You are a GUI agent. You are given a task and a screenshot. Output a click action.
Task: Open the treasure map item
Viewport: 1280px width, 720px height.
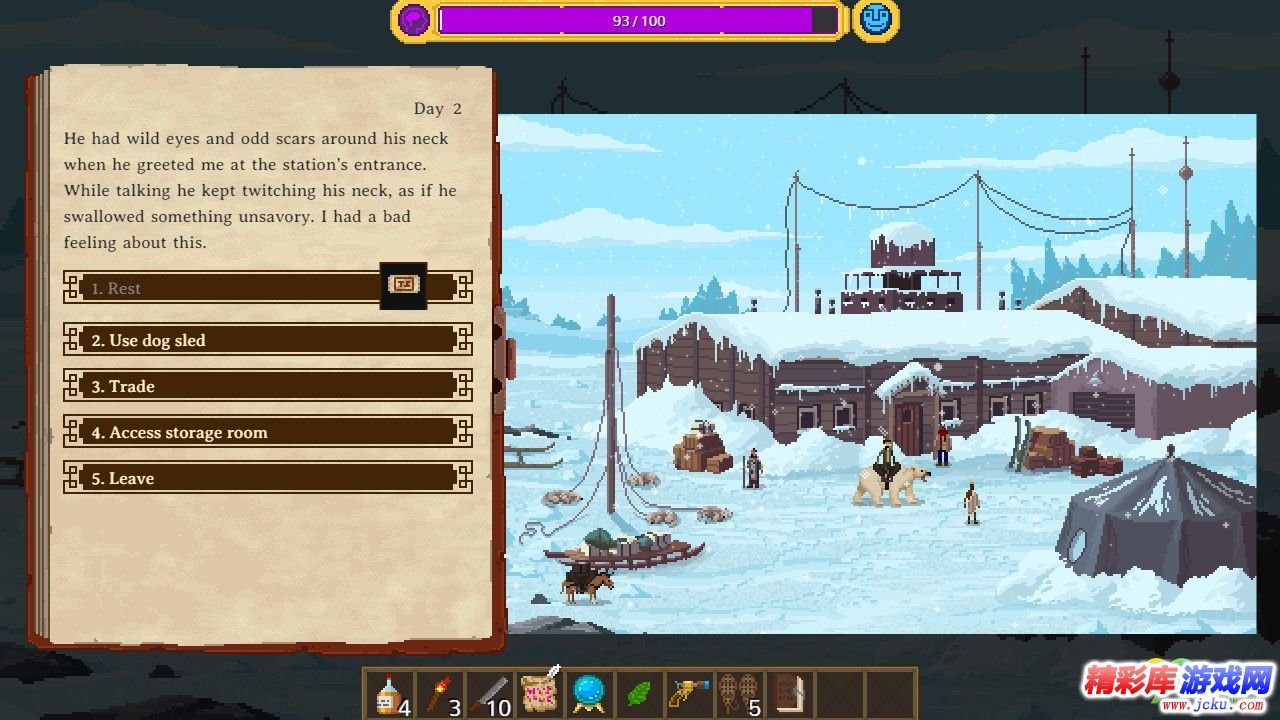(541, 692)
